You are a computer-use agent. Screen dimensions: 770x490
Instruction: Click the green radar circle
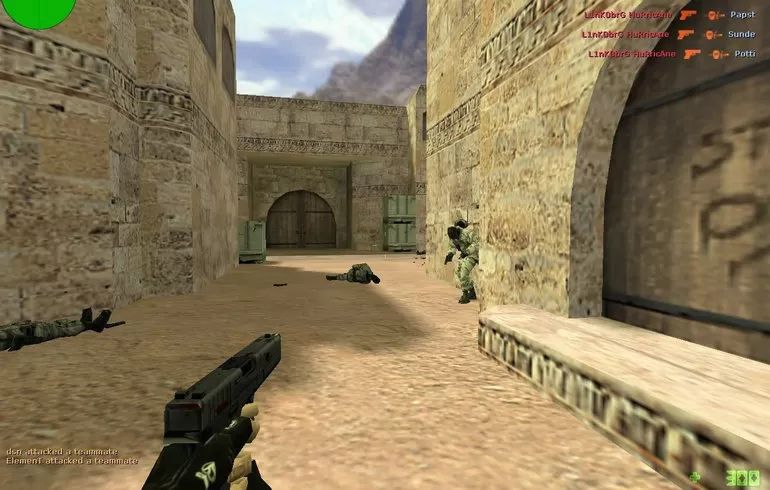(38, 10)
